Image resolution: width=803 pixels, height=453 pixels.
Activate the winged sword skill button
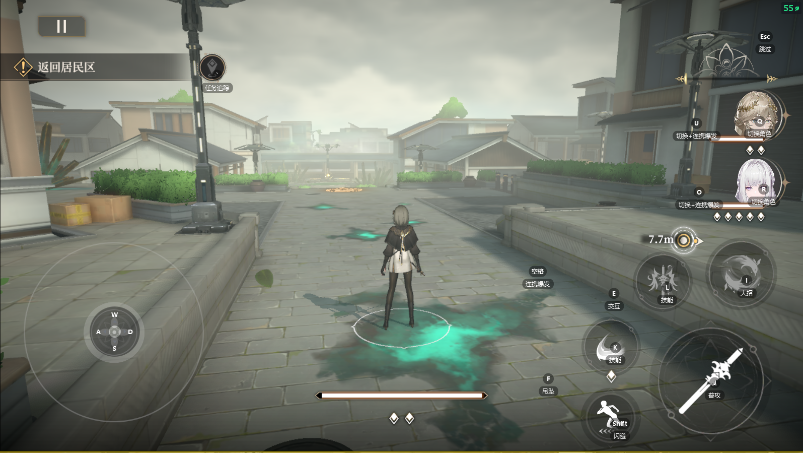click(x=664, y=277)
